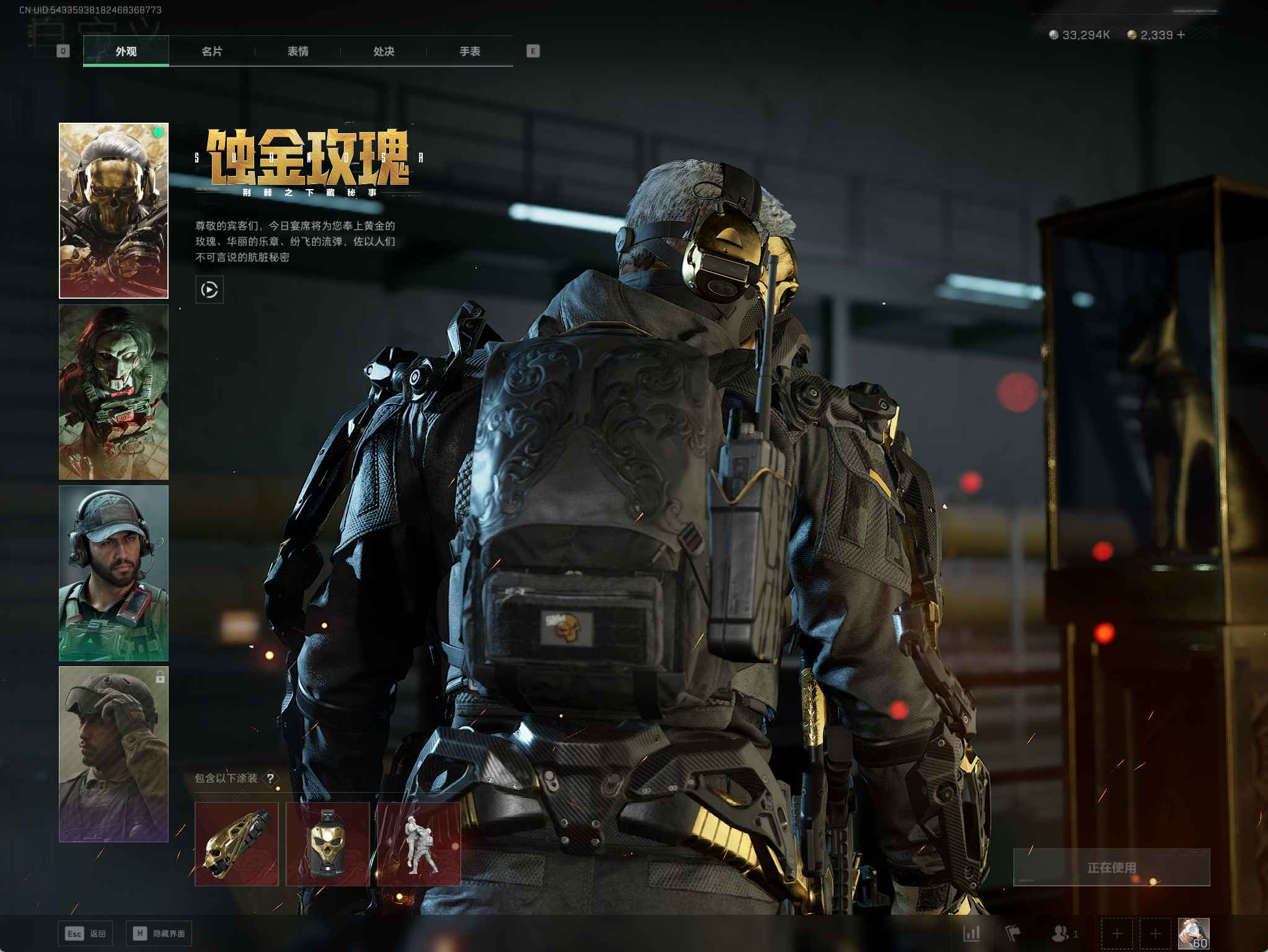Select the 外观 (appearance) tab
Screen dimensions: 1268x952
pyautogui.click(x=126, y=51)
